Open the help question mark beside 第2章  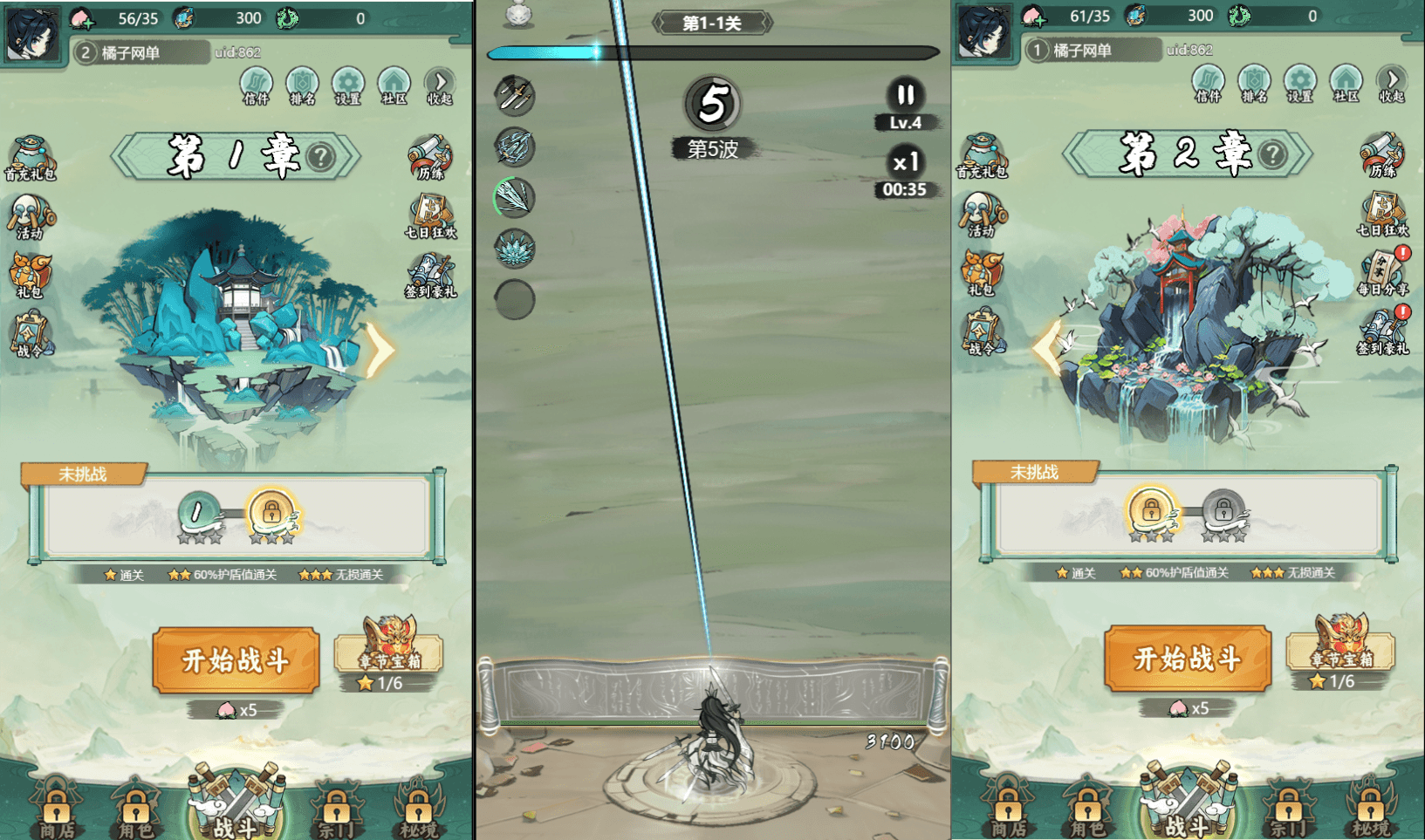click(1273, 154)
